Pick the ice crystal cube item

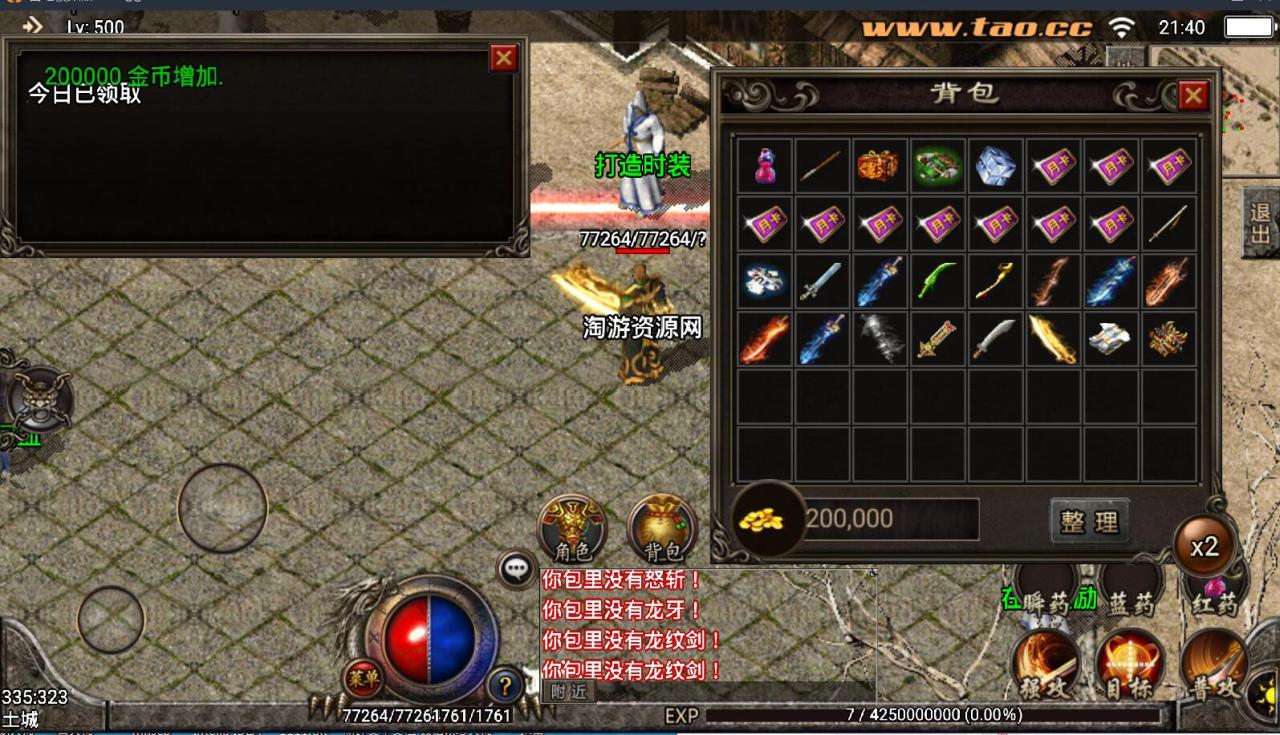click(x=995, y=166)
